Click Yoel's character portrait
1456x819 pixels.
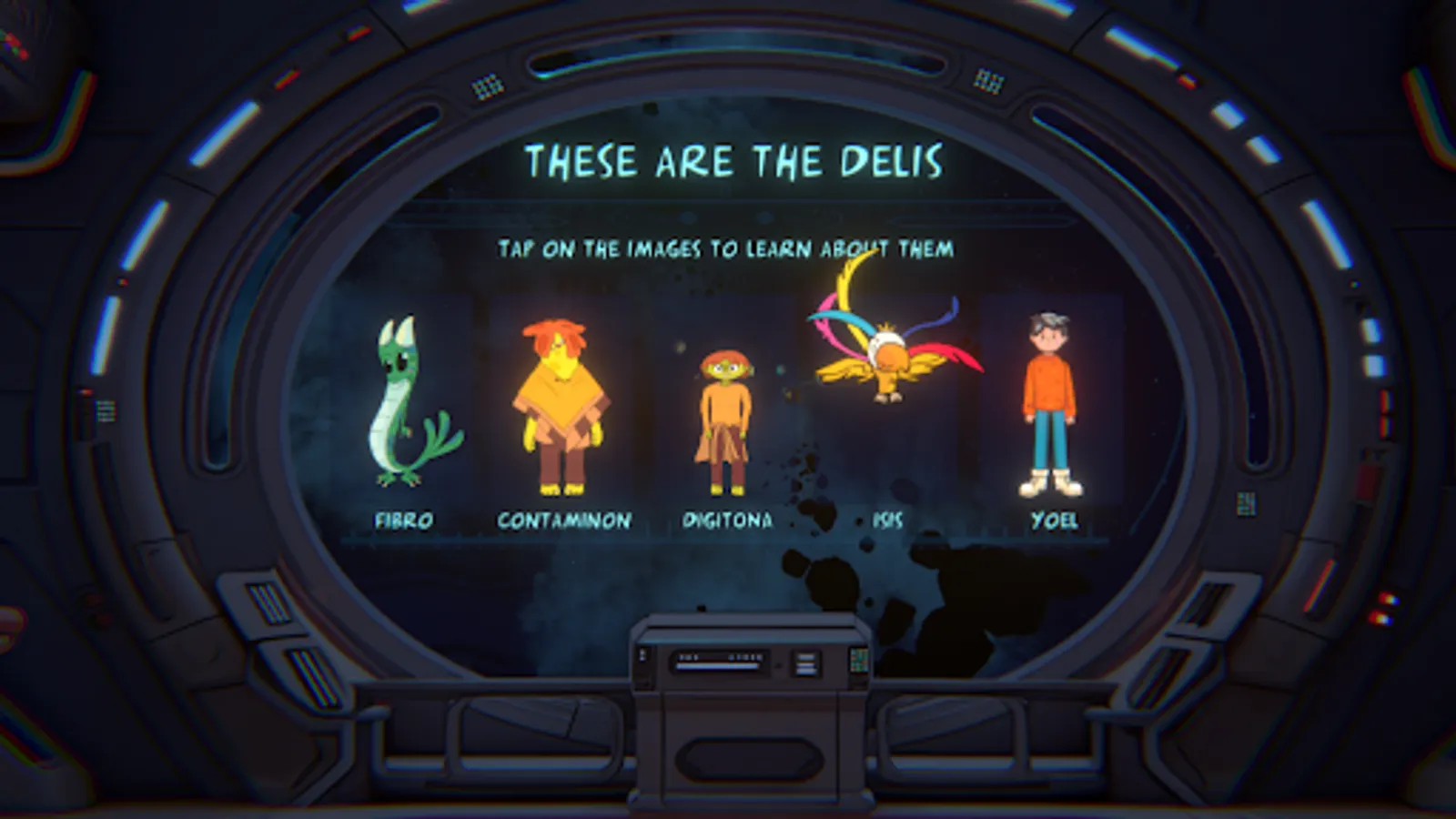point(1048,400)
